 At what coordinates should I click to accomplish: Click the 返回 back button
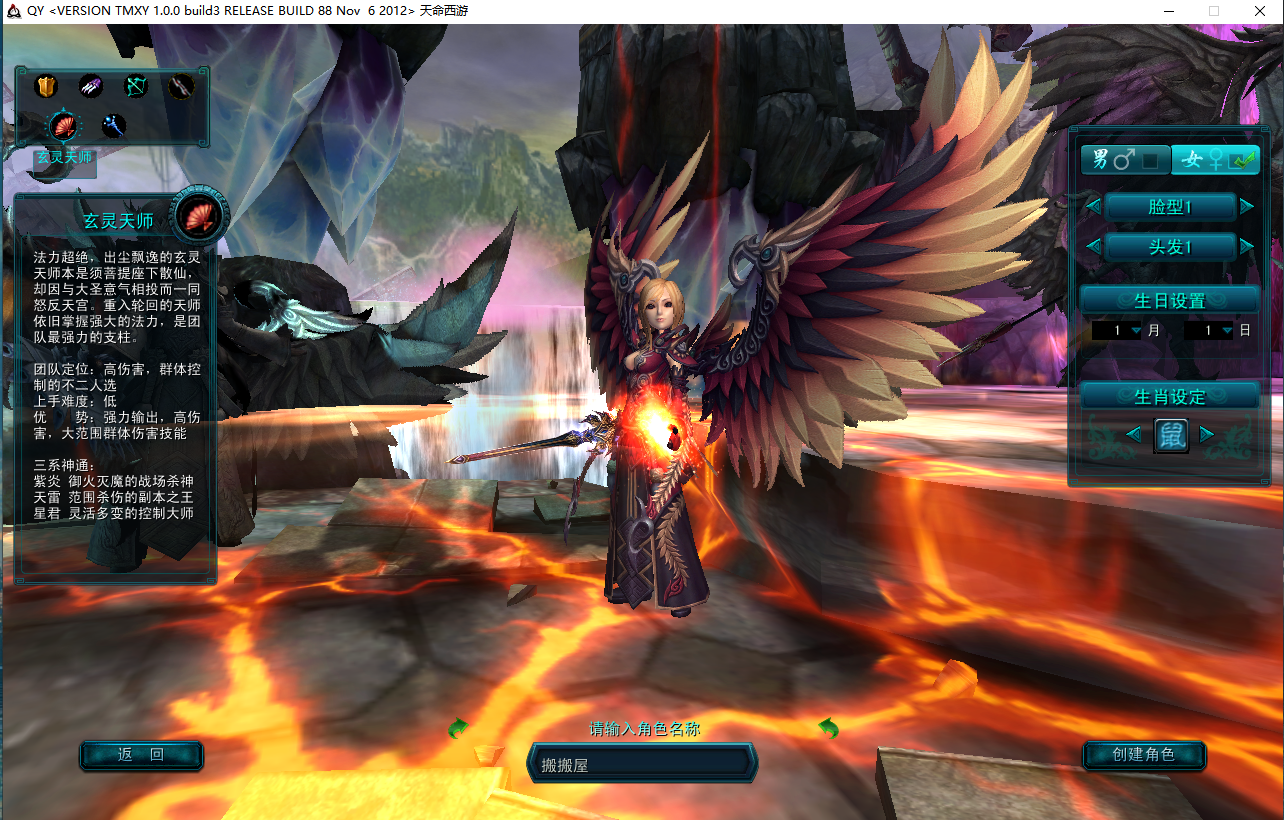[x=141, y=755]
